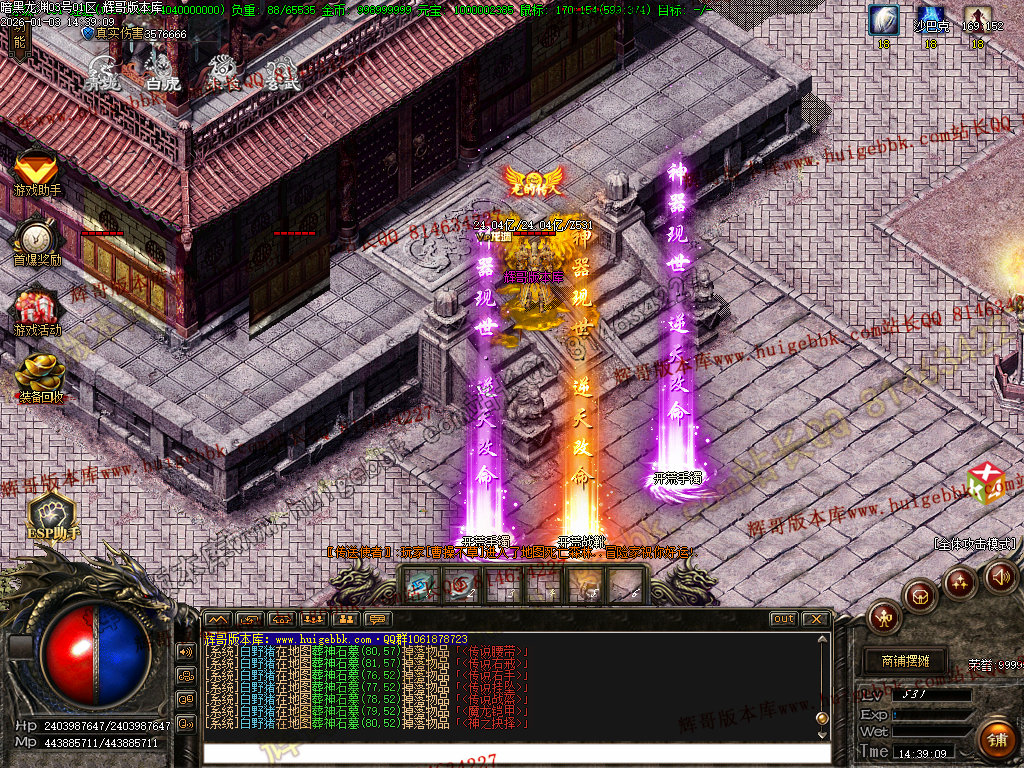
Task: Open the character figure round button
Action: [884, 615]
